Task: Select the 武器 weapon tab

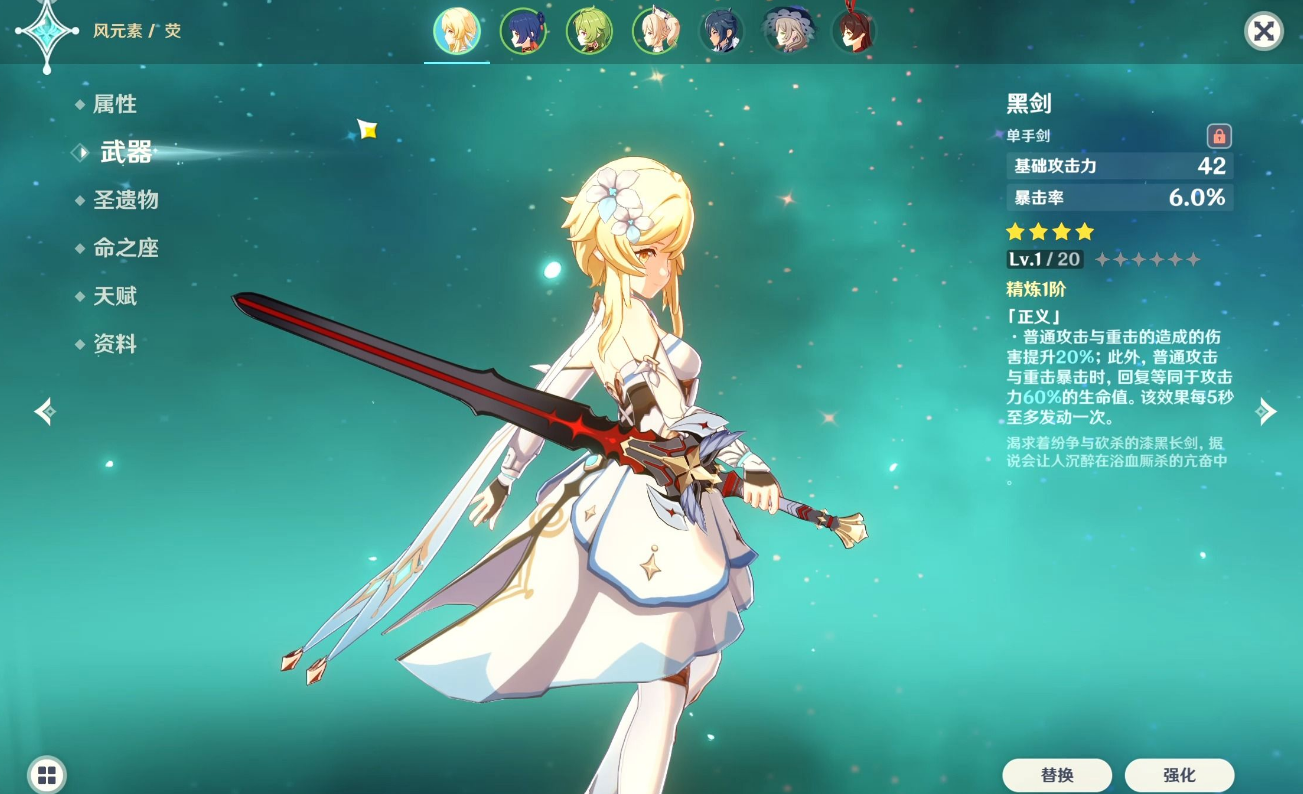Action: click(125, 152)
